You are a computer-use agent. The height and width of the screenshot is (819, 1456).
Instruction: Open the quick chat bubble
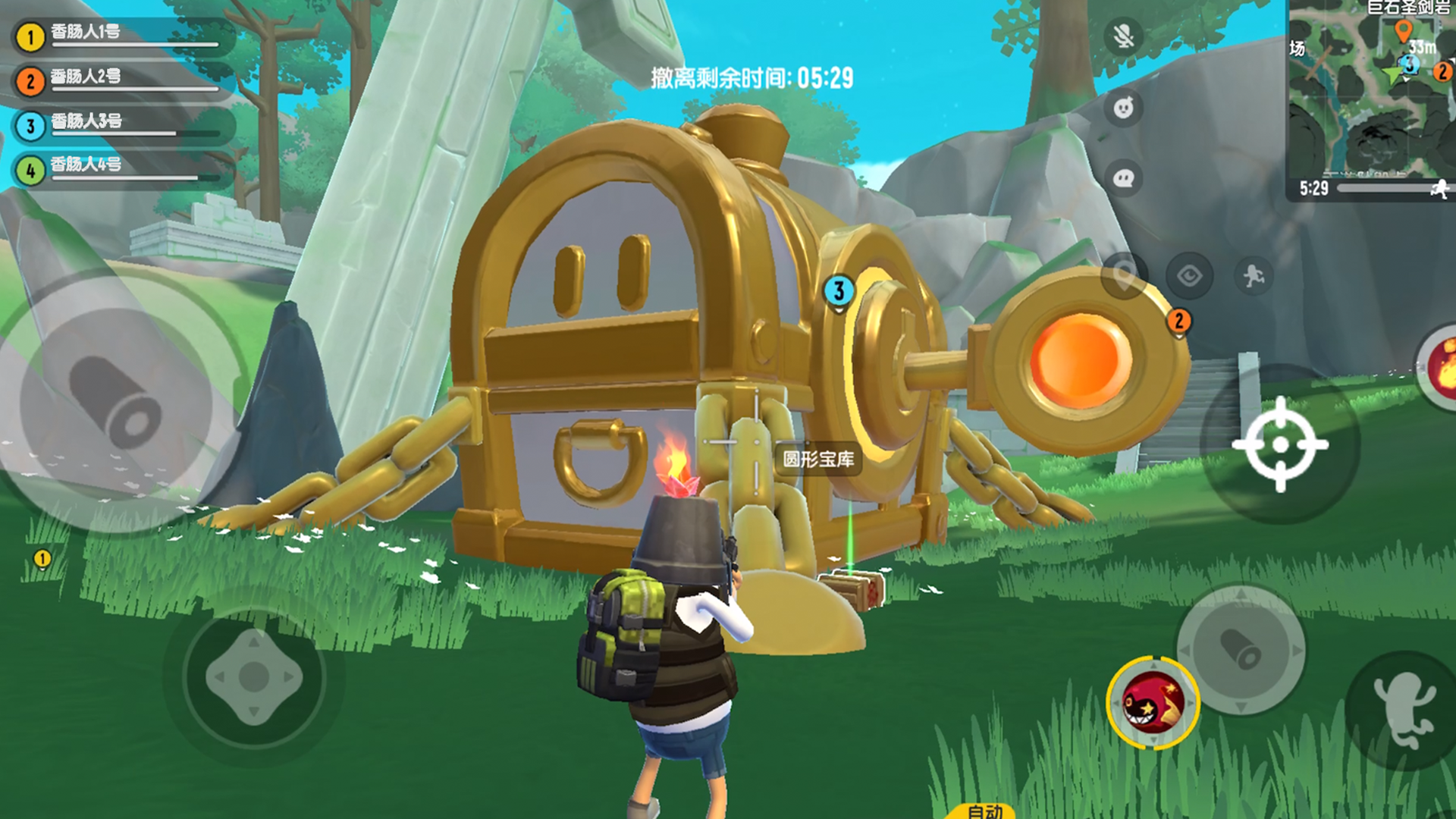[x=1124, y=178]
